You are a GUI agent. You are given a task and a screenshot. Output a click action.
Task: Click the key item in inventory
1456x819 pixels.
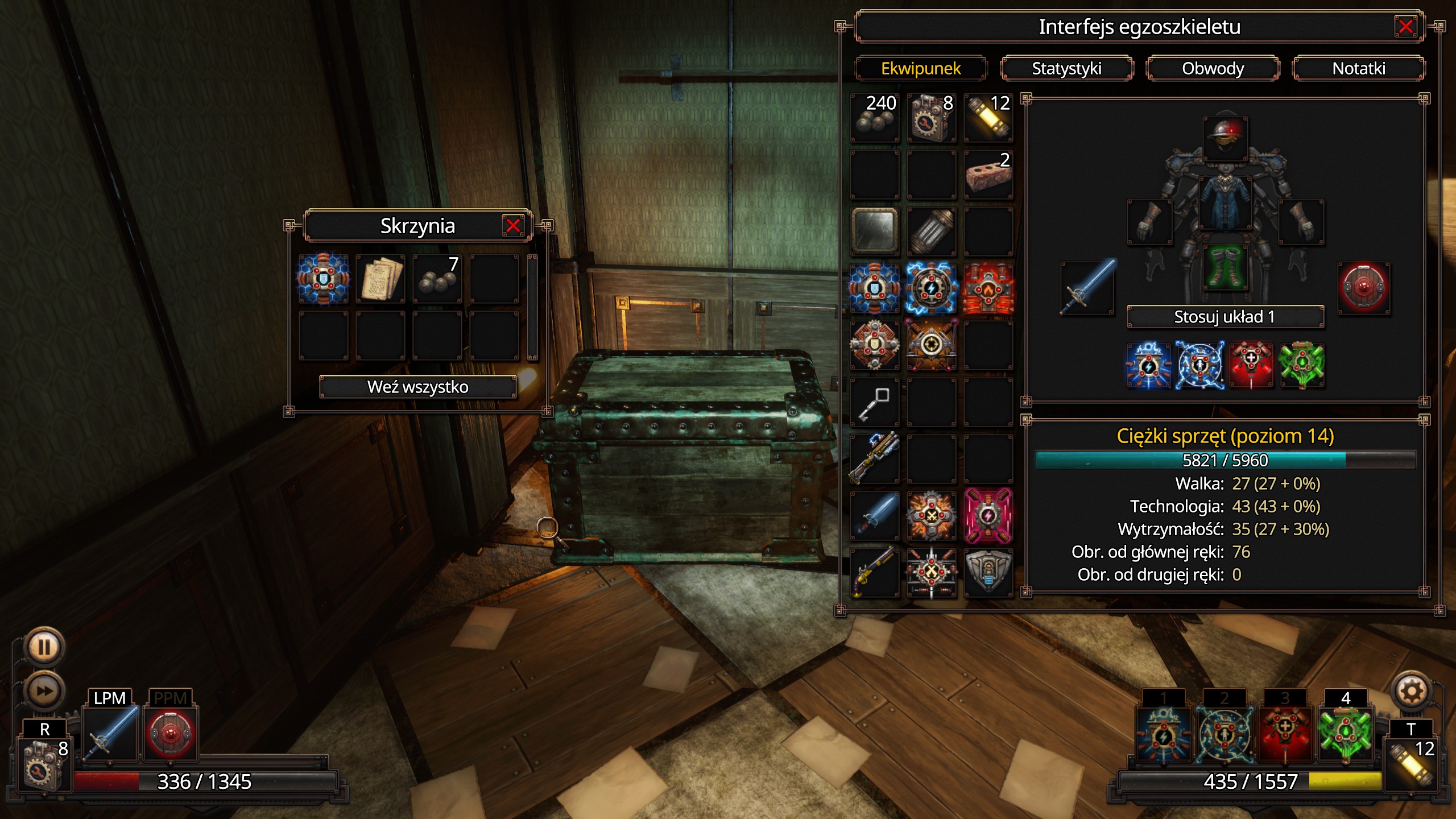coord(875,402)
